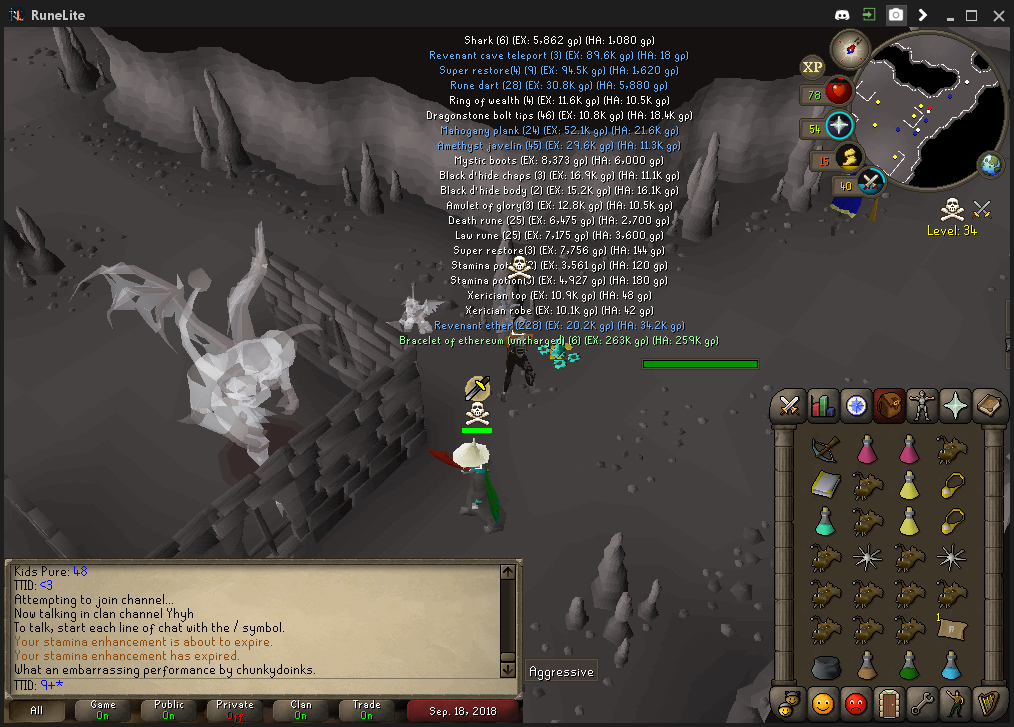This screenshot has height=727, width=1014.
Task: Open the world map globe
Action: (991, 164)
